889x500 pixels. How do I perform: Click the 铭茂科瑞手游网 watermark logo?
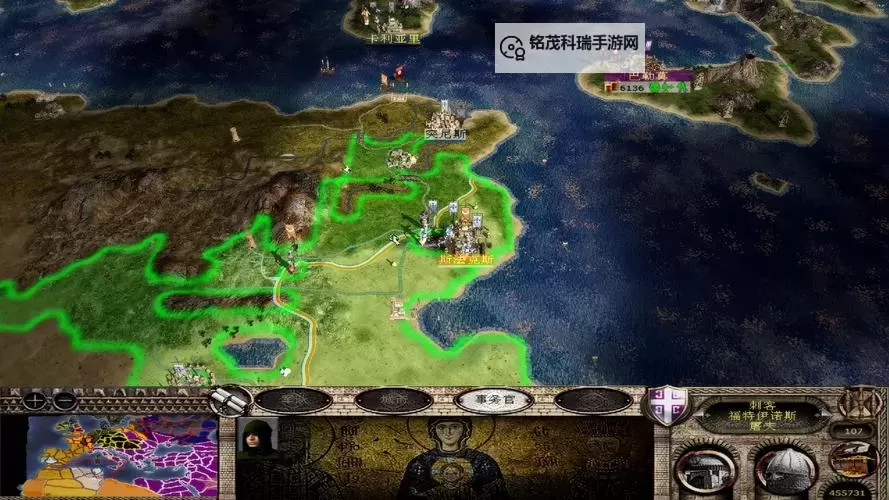coord(569,47)
